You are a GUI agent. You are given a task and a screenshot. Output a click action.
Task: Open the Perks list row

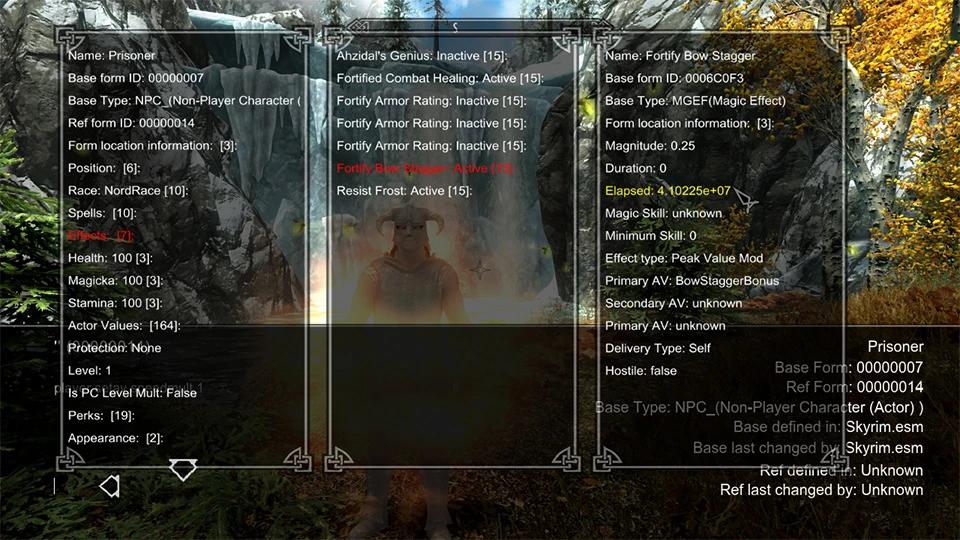click(x=101, y=416)
